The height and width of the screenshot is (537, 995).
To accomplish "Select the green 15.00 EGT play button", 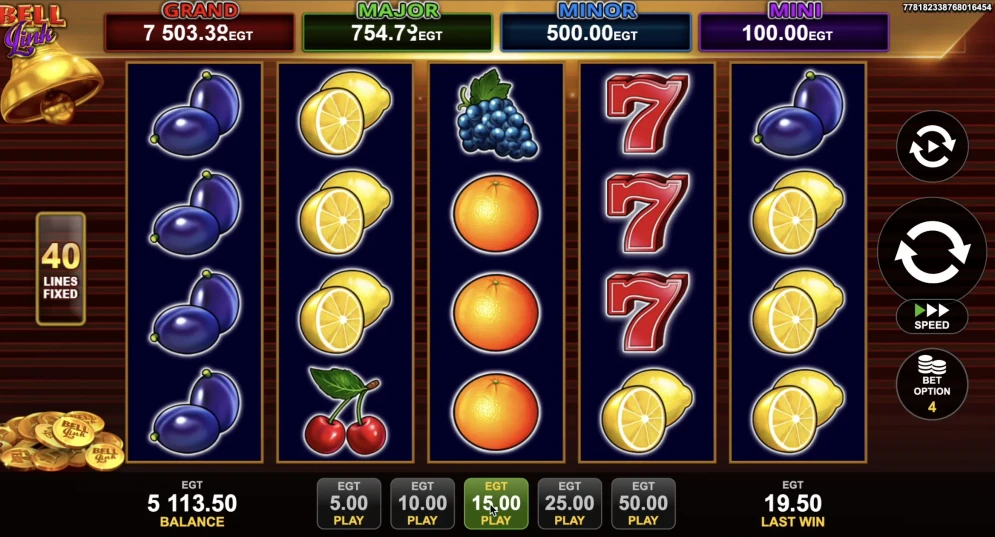I will [496, 503].
